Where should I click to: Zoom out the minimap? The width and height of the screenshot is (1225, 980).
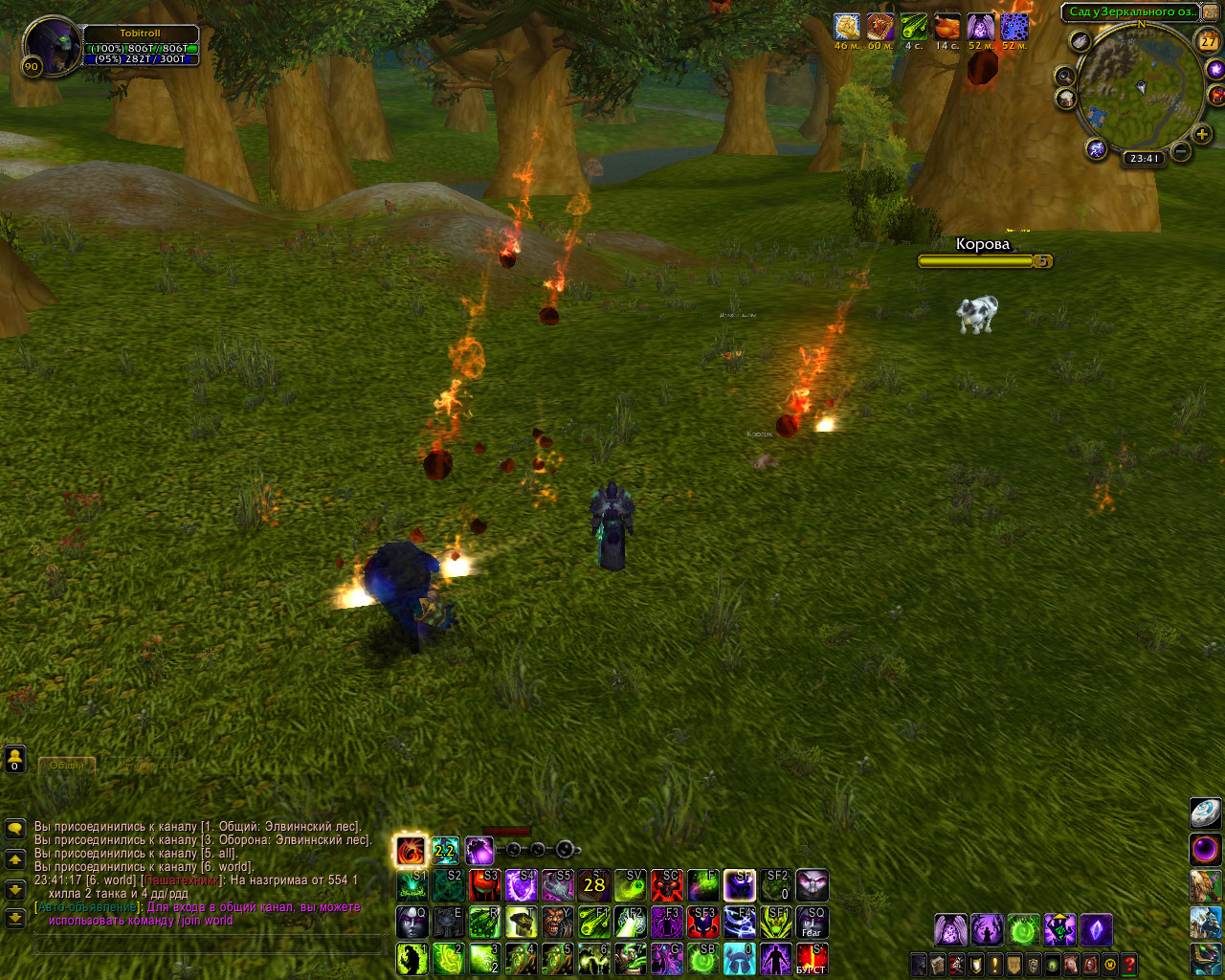(1181, 151)
